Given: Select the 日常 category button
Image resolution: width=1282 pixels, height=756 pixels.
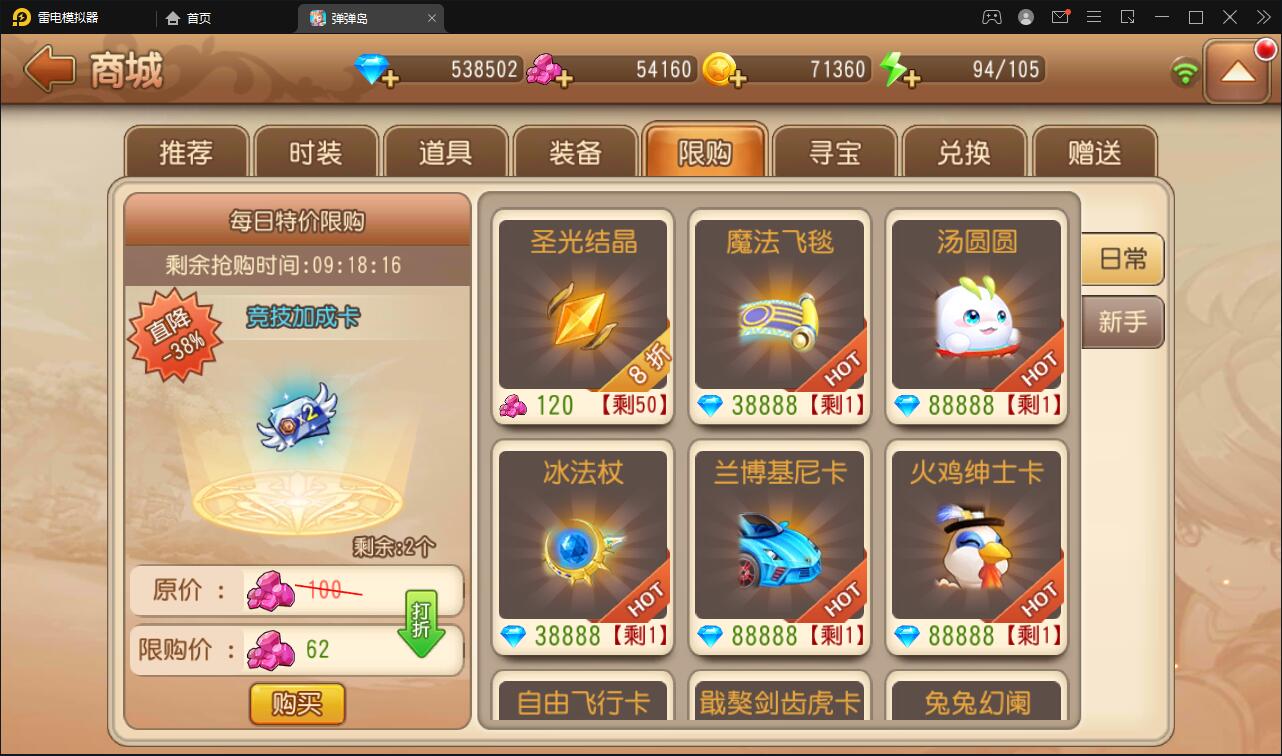Looking at the screenshot, I should 1122,258.
